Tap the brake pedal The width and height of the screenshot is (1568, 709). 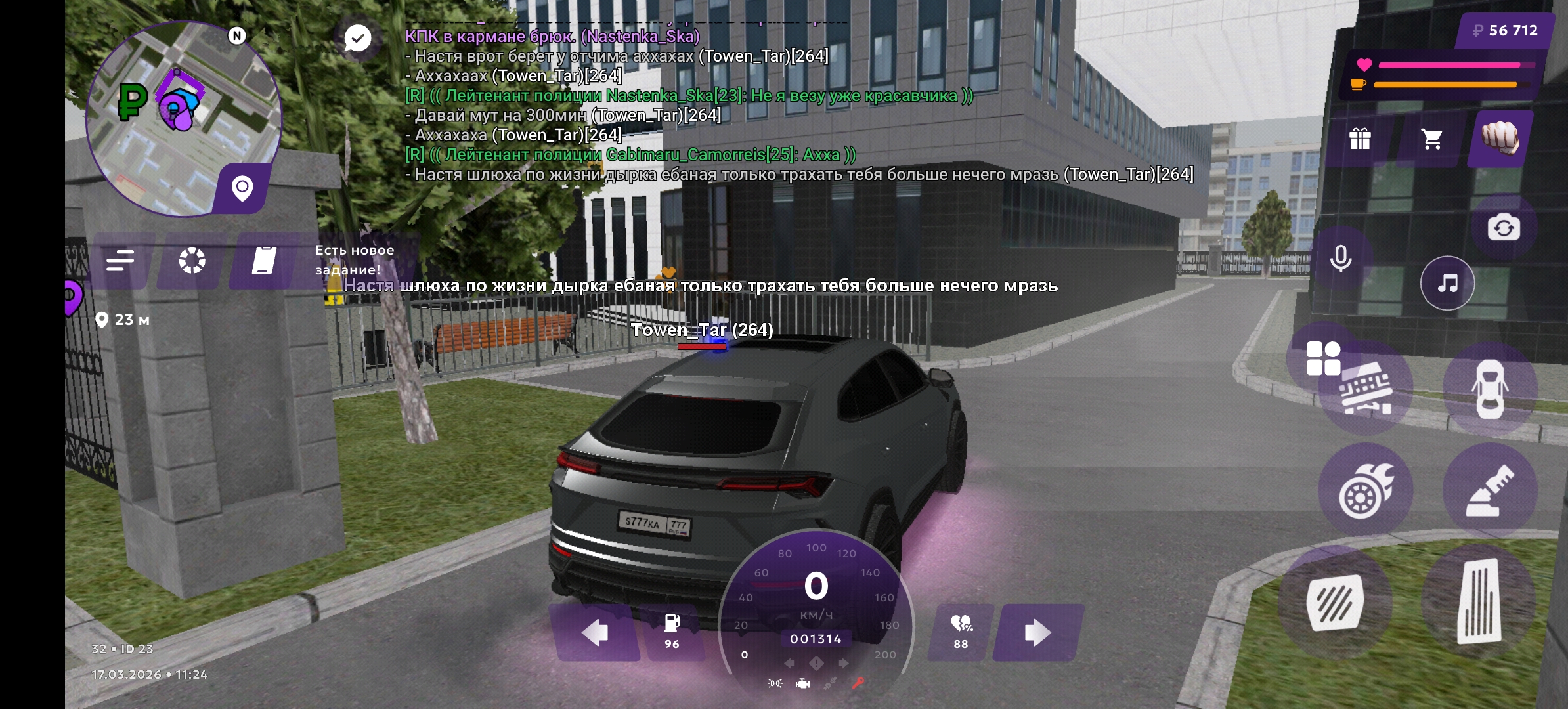pos(1335,603)
